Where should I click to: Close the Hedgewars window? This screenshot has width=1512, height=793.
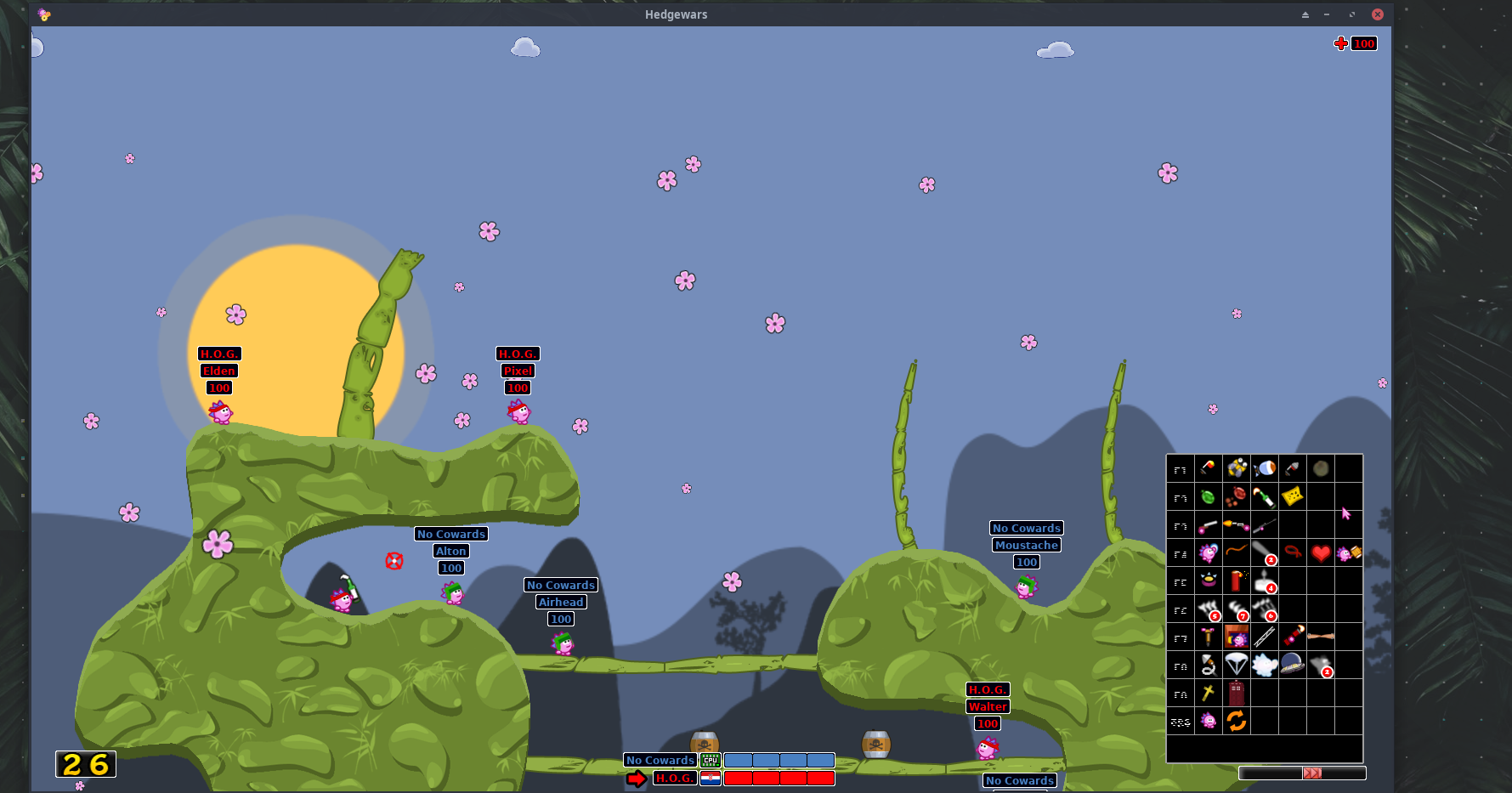tap(1378, 14)
